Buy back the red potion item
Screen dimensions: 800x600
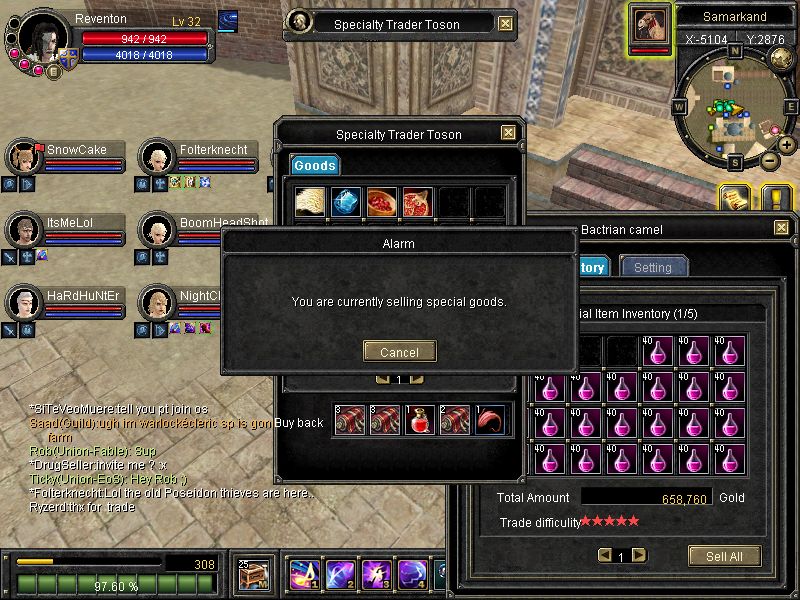point(418,421)
